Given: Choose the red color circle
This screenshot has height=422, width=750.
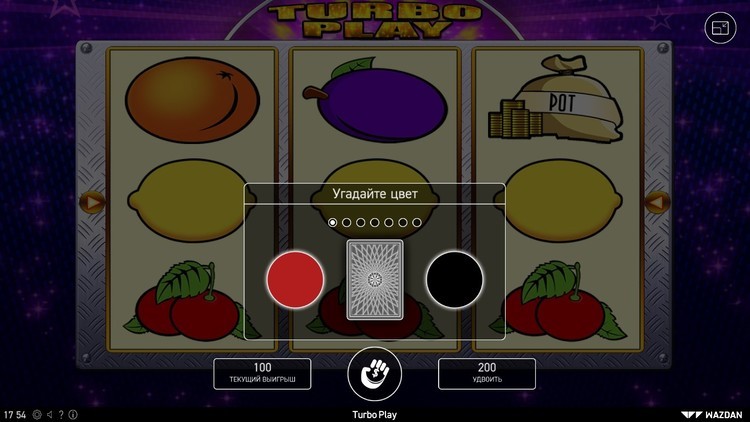Looking at the screenshot, I should pos(295,280).
